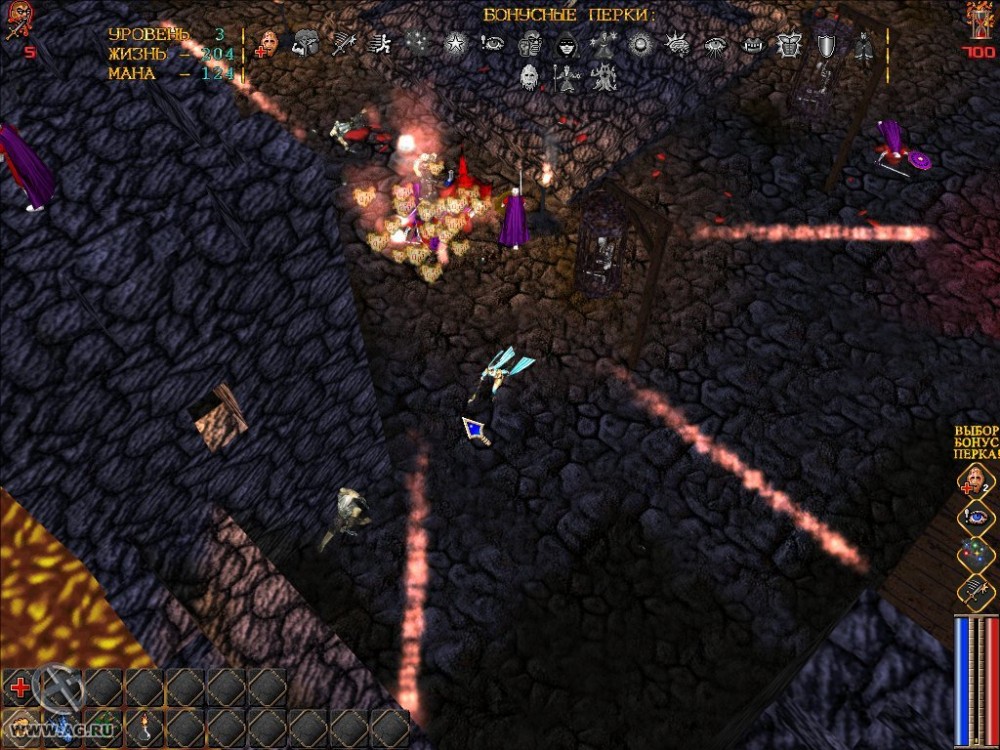Select the blue eye bonus perk choice
Viewport: 1000px width, 750px height.
click(x=974, y=517)
